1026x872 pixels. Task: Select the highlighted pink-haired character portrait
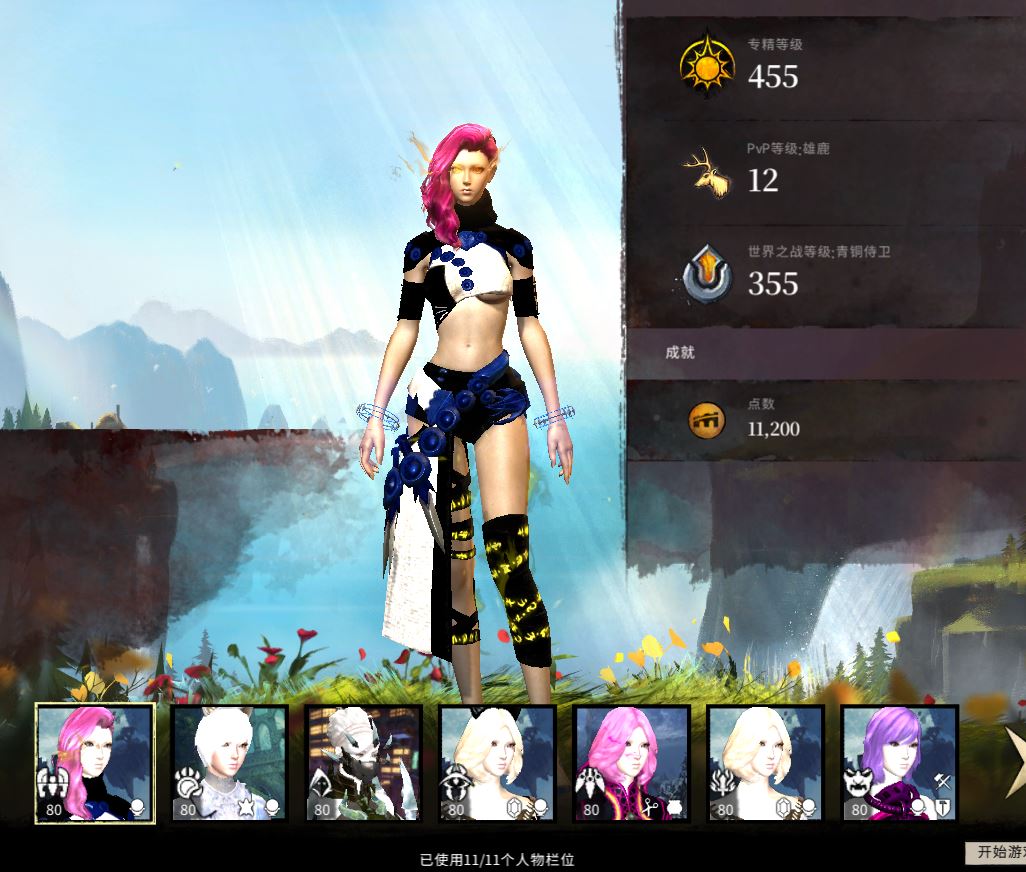[x=95, y=763]
